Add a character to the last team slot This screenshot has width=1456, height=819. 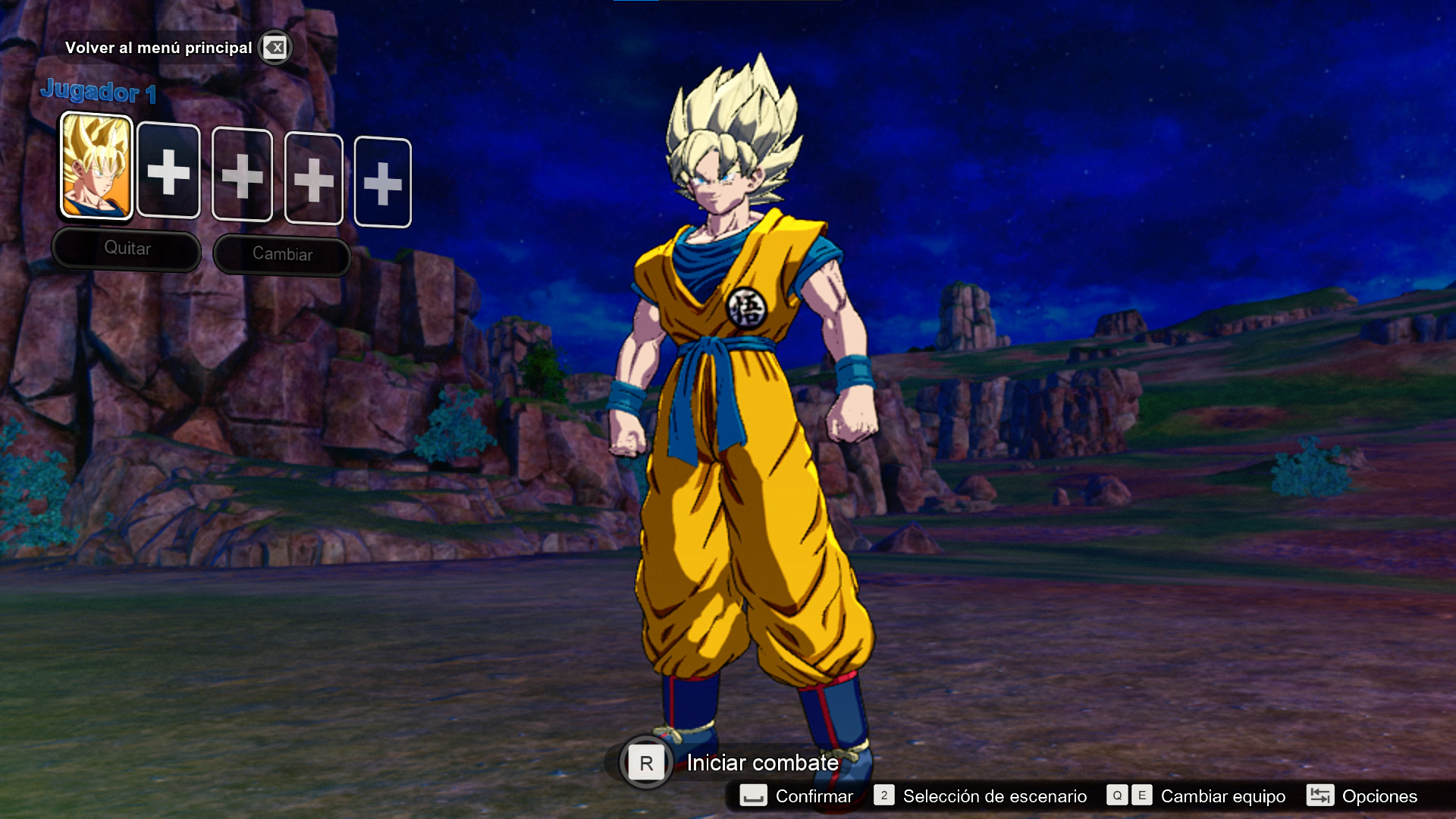coord(383,184)
